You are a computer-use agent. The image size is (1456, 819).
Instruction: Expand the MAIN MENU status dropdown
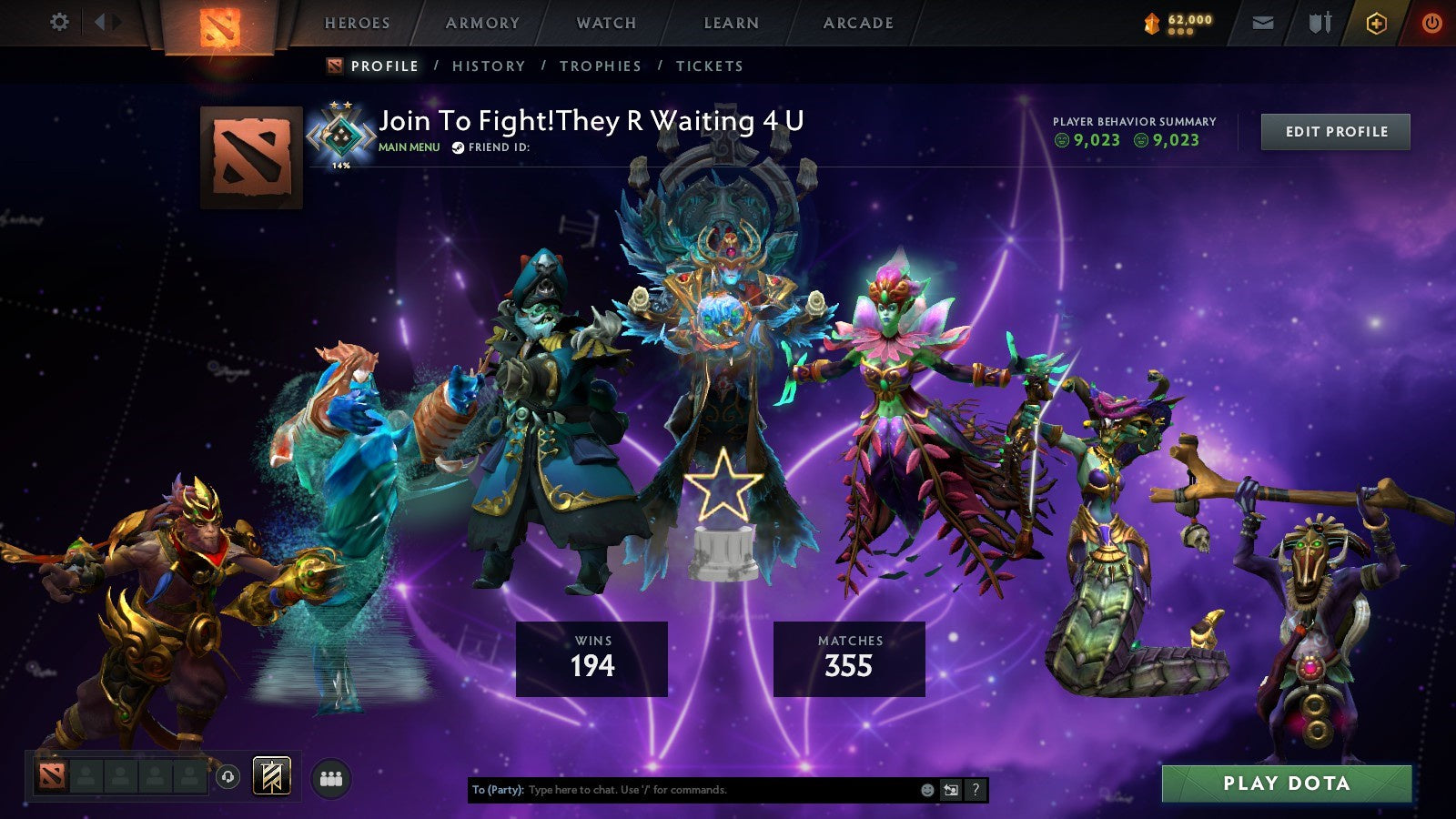click(x=409, y=146)
